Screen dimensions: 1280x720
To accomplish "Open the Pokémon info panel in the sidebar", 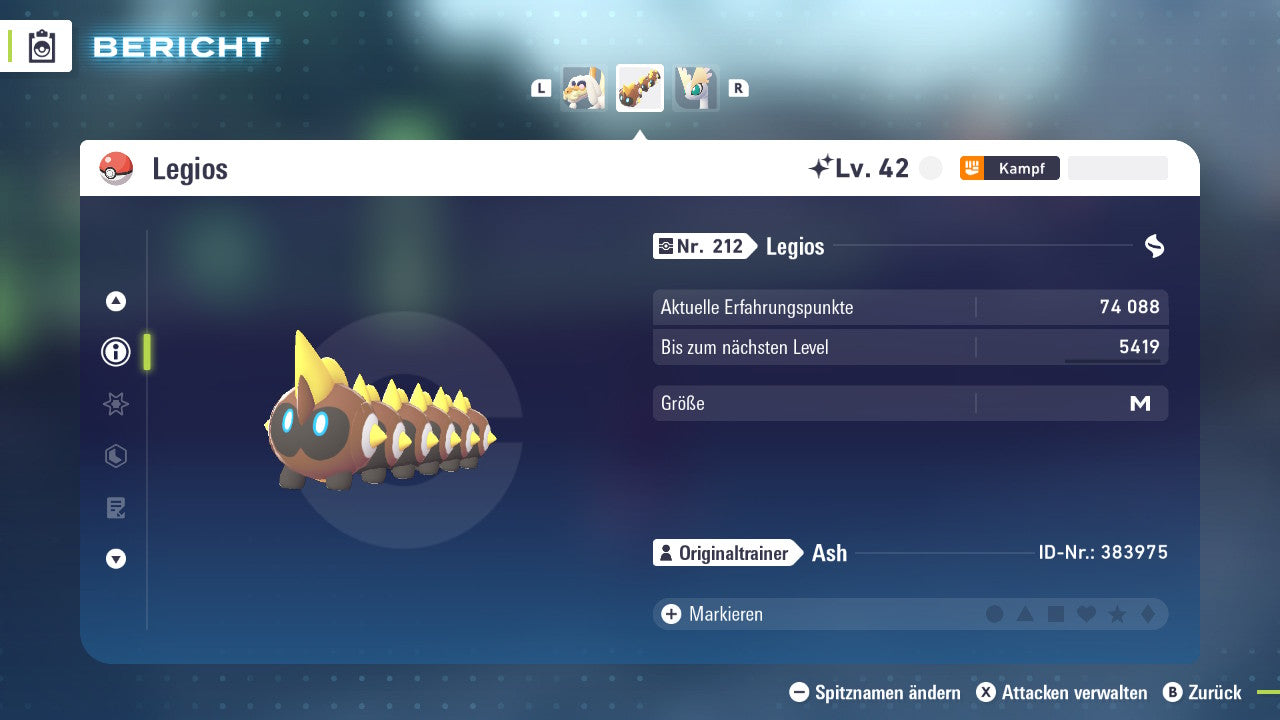I will tap(116, 352).
